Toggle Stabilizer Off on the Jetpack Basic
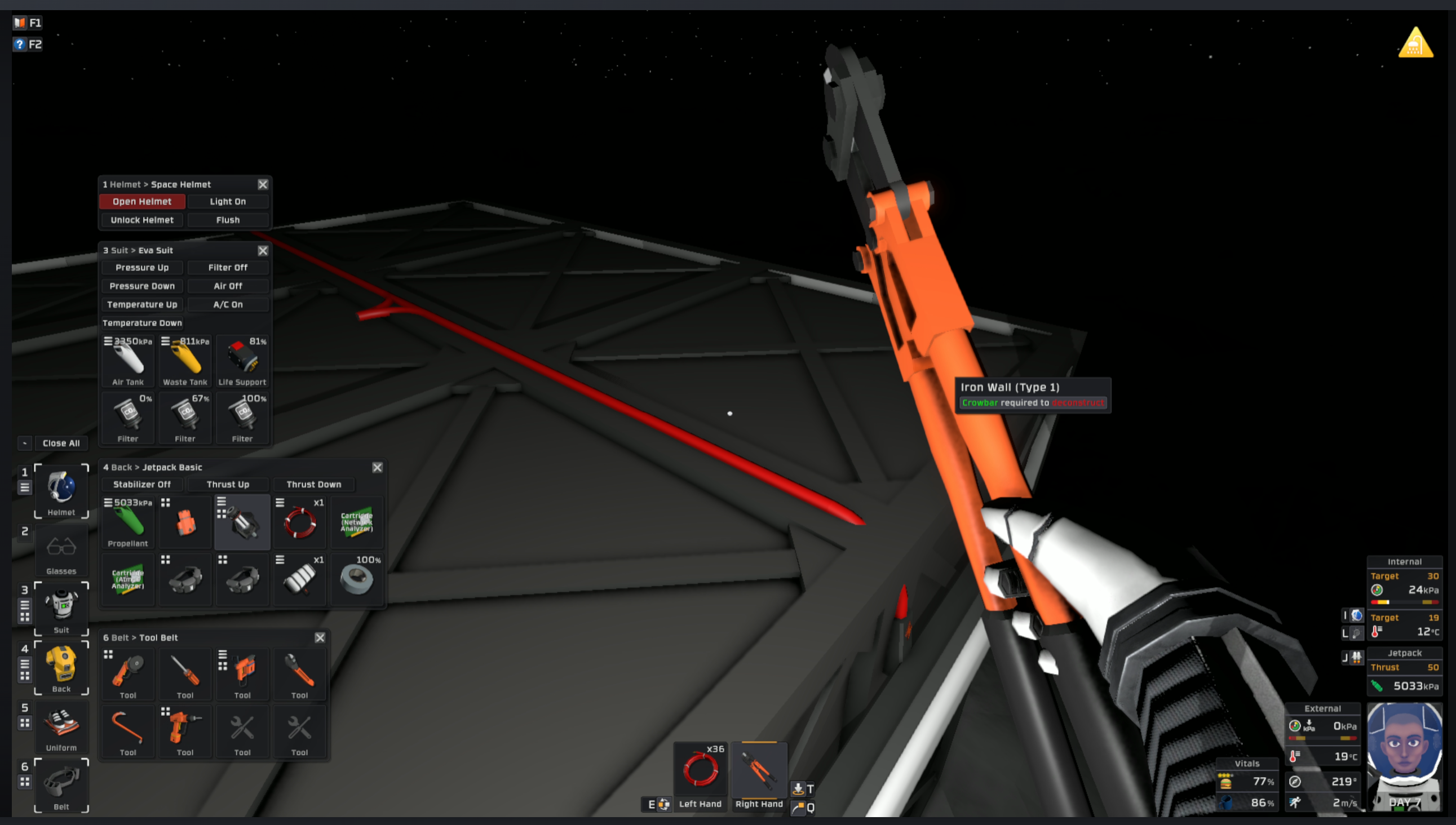 click(141, 484)
